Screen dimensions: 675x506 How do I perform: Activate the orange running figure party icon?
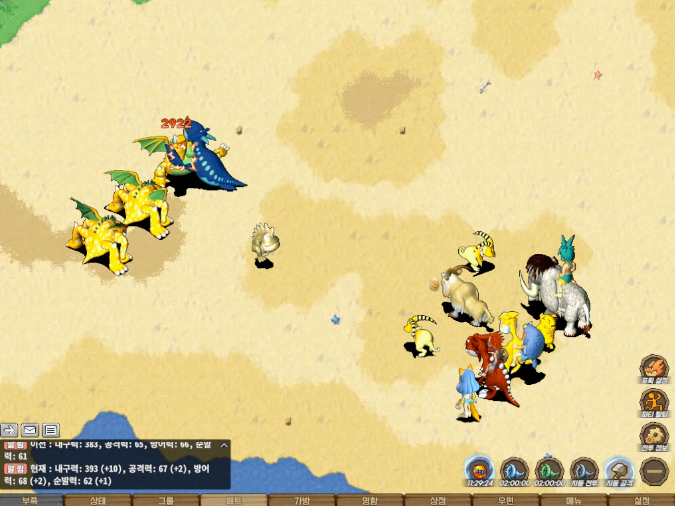coord(654,402)
